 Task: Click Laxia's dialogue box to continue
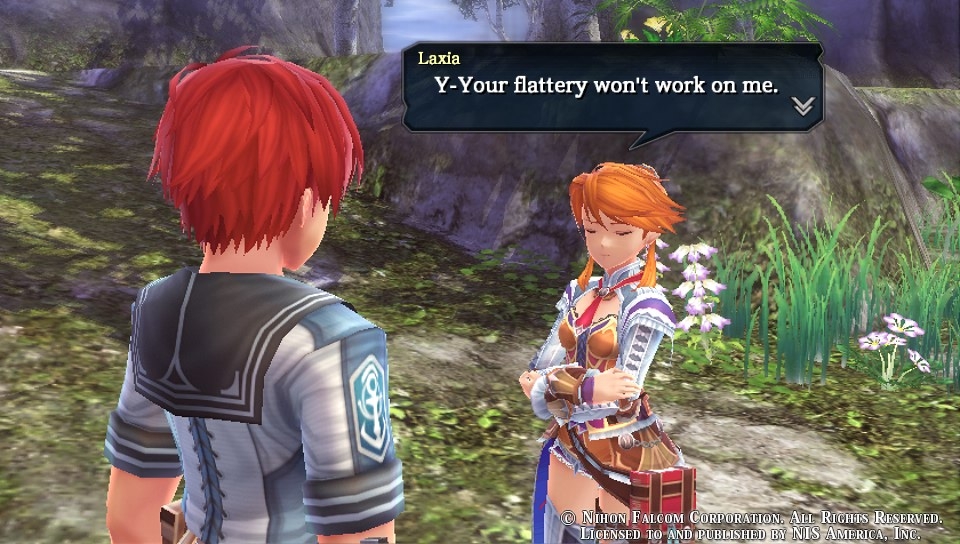coord(612,88)
